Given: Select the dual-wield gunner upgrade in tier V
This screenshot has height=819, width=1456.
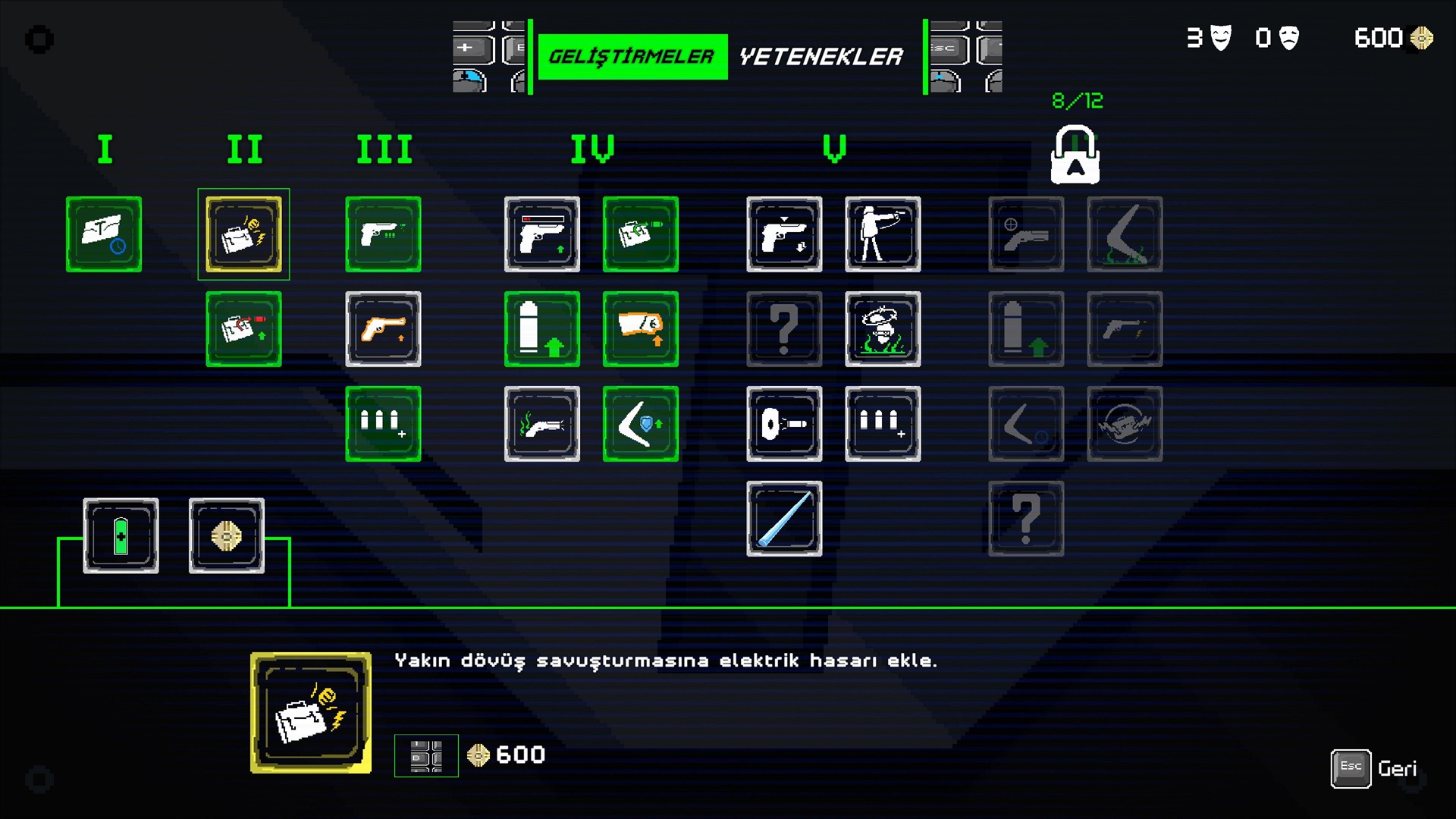Looking at the screenshot, I should tap(883, 234).
